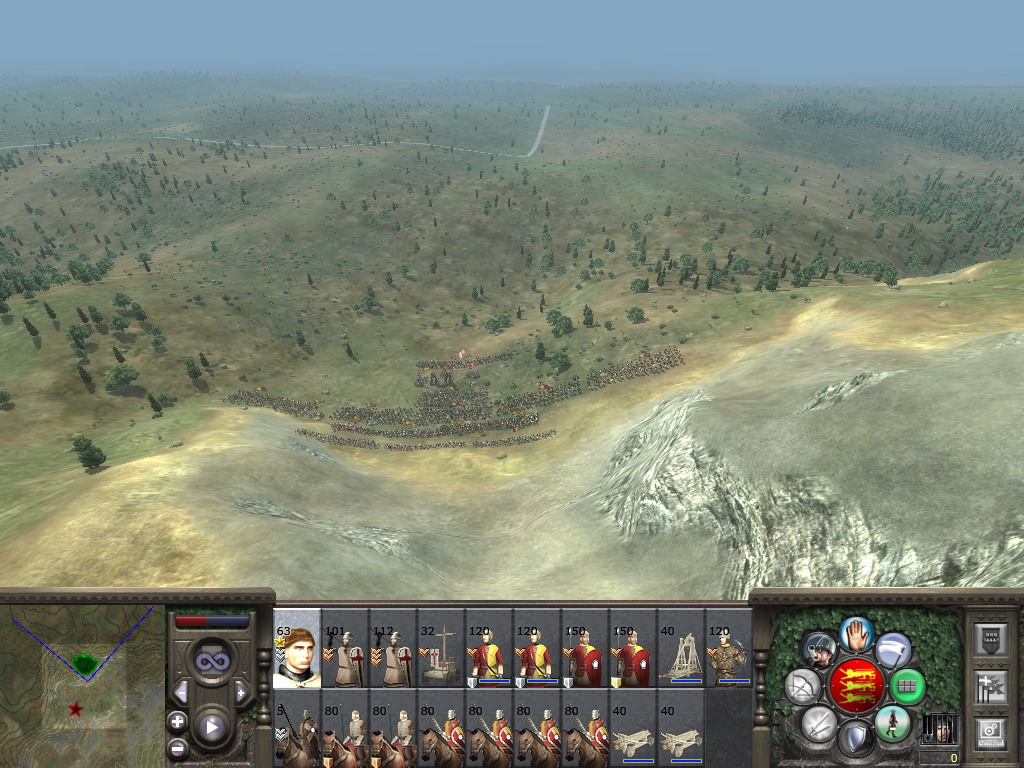Screen dimensions: 1024x768
Task: Zoom in the minimap with plus button
Action: [x=177, y=721]
